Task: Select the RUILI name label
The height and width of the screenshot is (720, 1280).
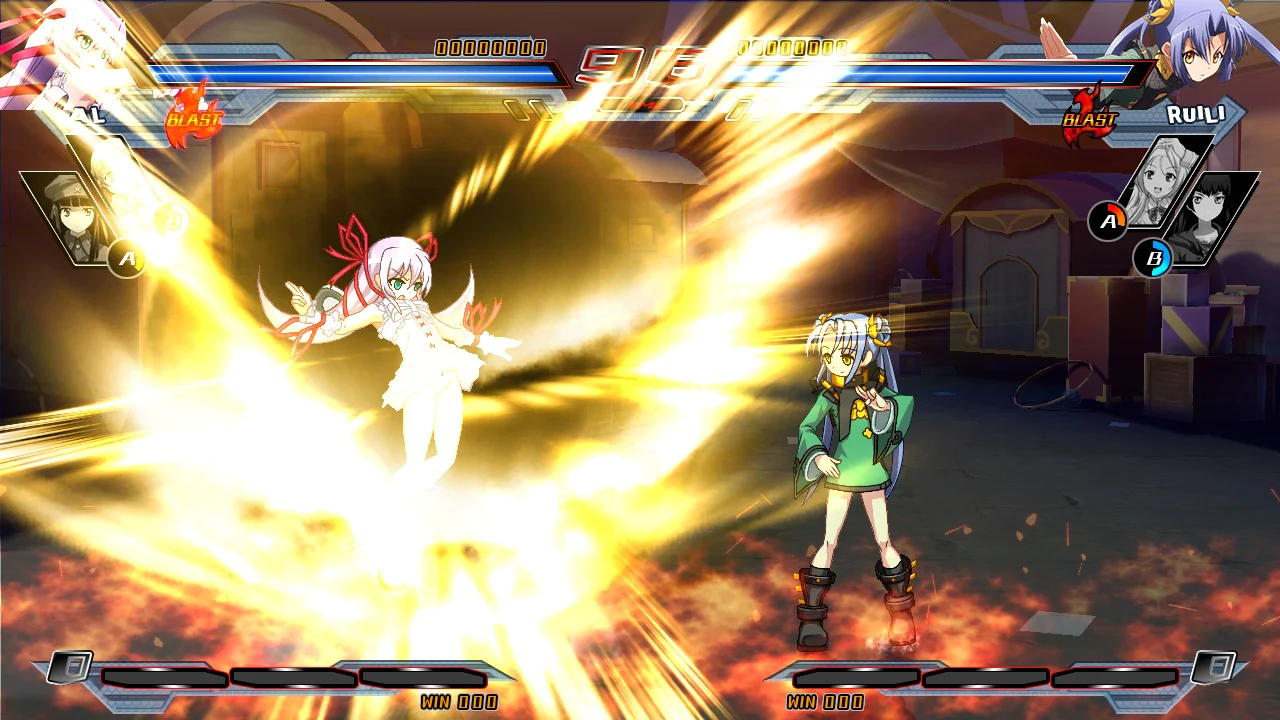Action: coord(1196,113)
